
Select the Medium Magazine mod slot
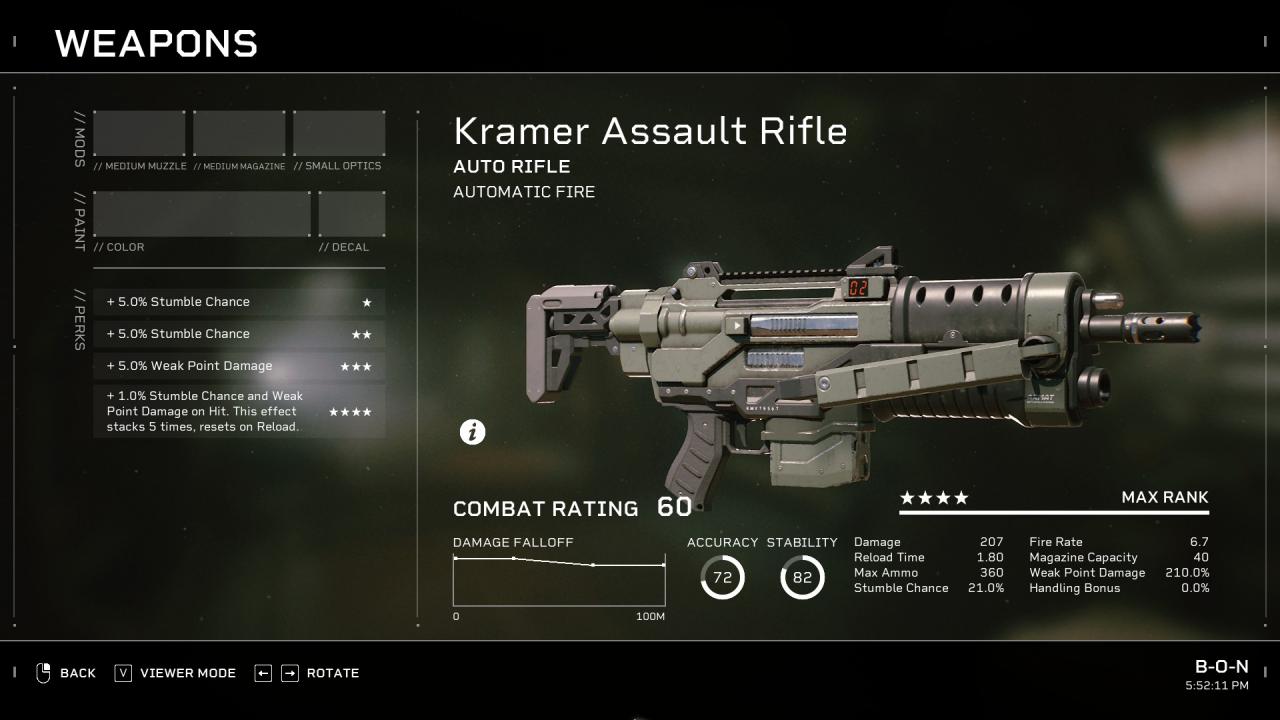coord(239,134)
